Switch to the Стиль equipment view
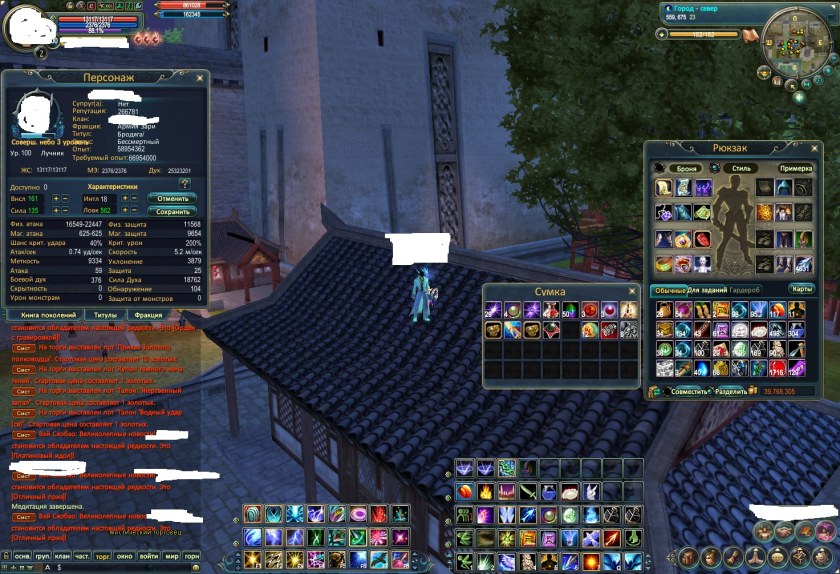Screen dimensions: 840x574 (740, 168)
